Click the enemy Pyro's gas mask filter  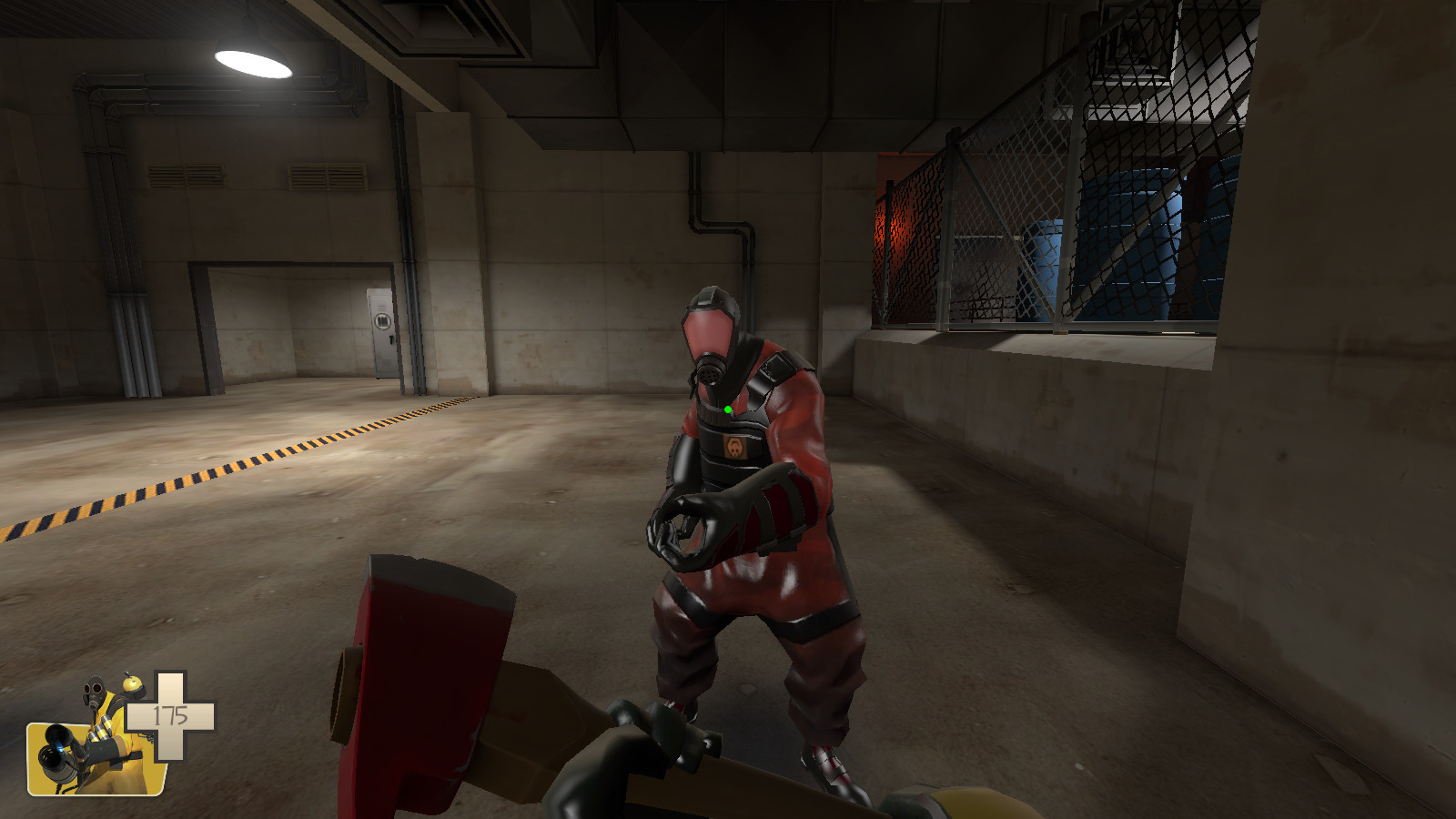(x=713, y=367)
